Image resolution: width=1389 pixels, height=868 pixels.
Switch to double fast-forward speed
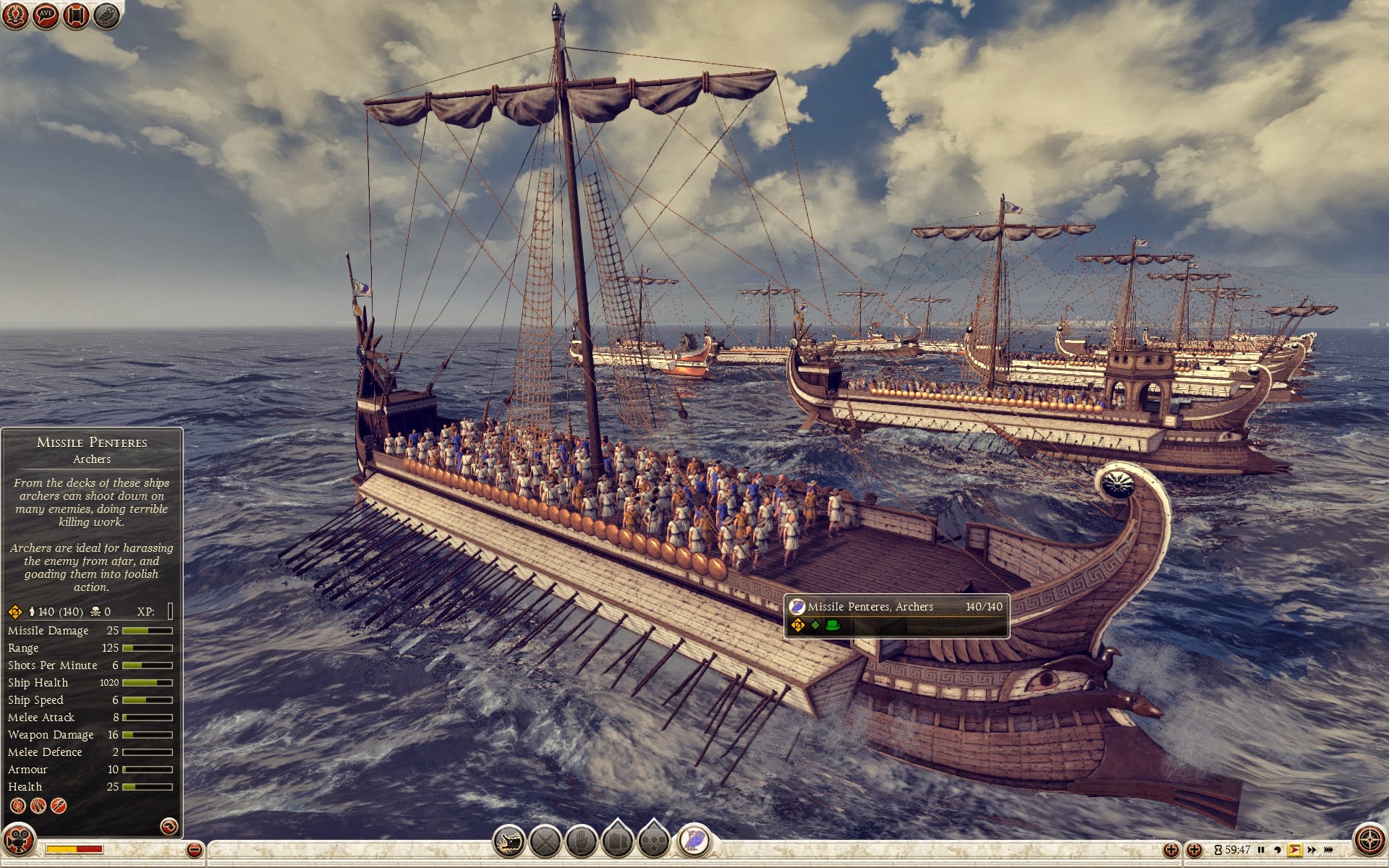click(x=1312, y=850)
